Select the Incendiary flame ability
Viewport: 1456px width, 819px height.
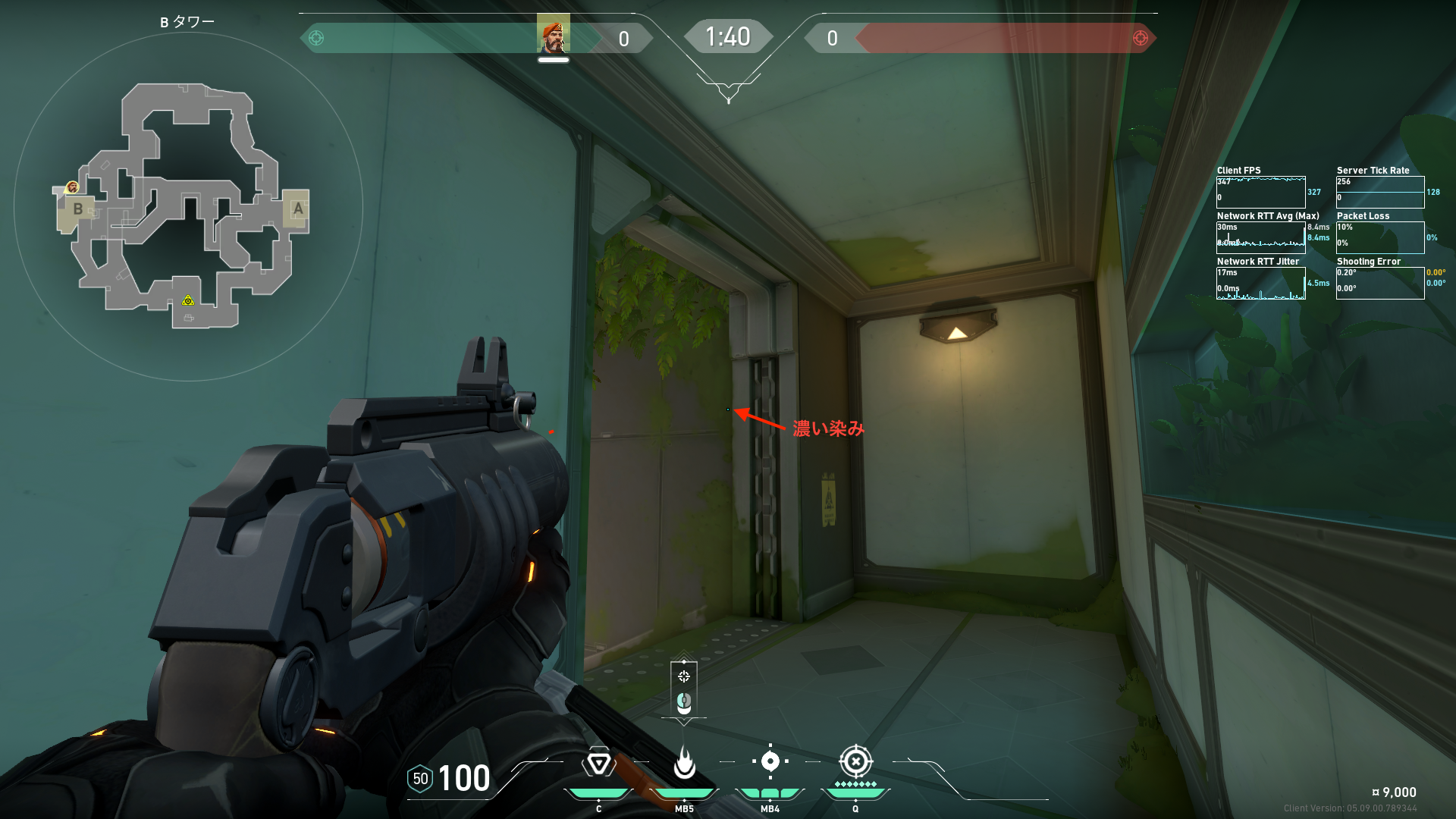pyautogui.click(x=684, y=763)
